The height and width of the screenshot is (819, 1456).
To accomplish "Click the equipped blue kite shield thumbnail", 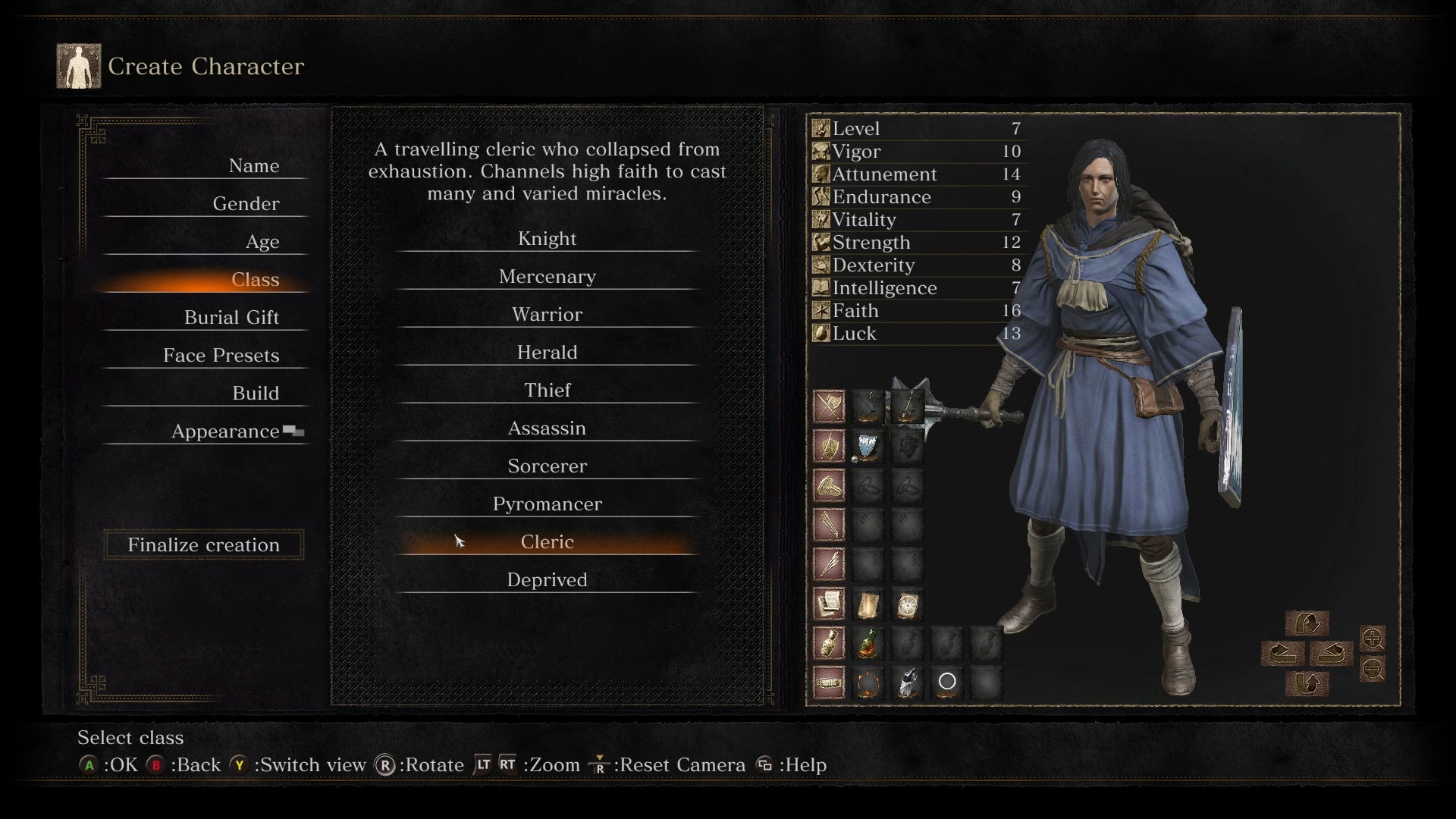I will [868, 447].
